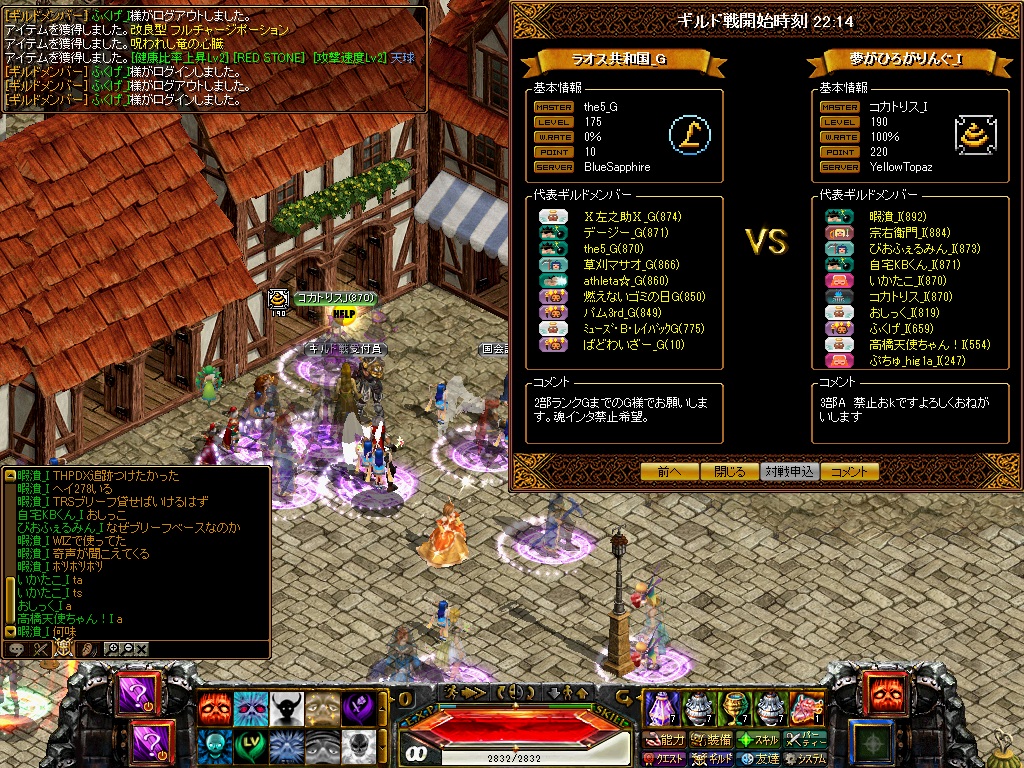Use the golden trophy item in the belt
Viewport: 1024px width, 768px height.
pyautogui.click(x=735, y=708)
